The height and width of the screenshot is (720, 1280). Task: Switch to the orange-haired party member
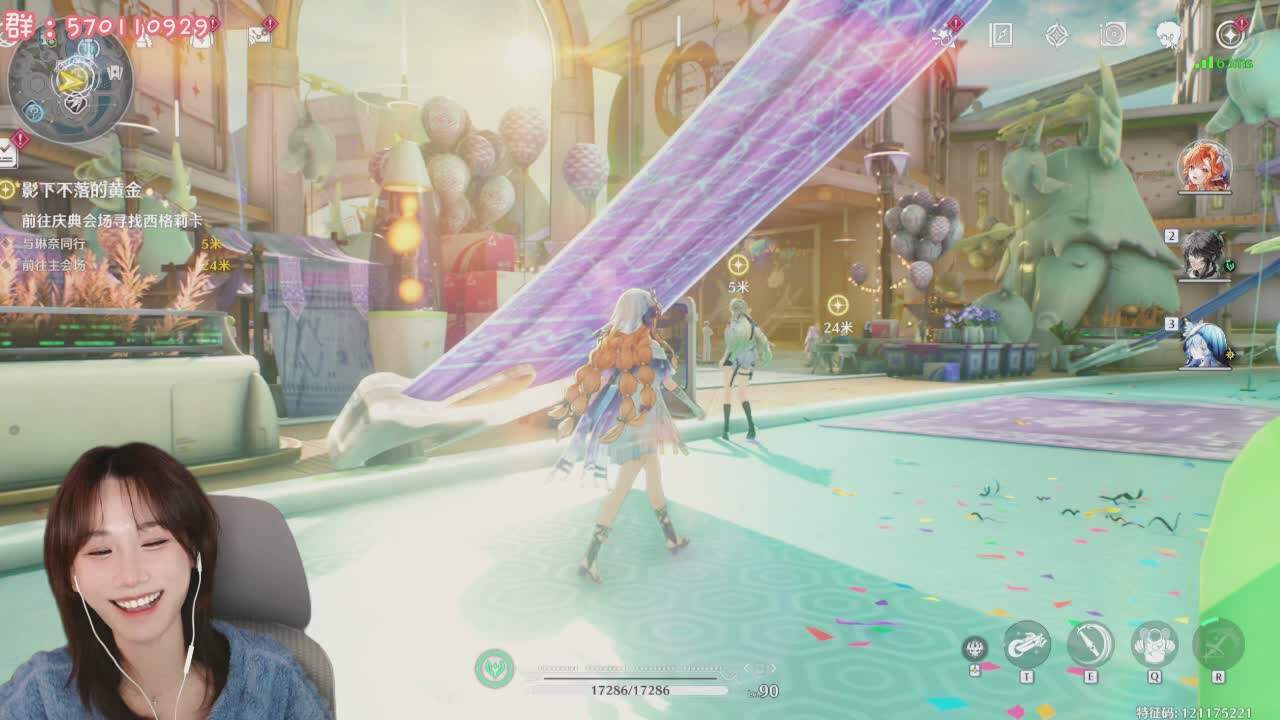(1204, 167)
